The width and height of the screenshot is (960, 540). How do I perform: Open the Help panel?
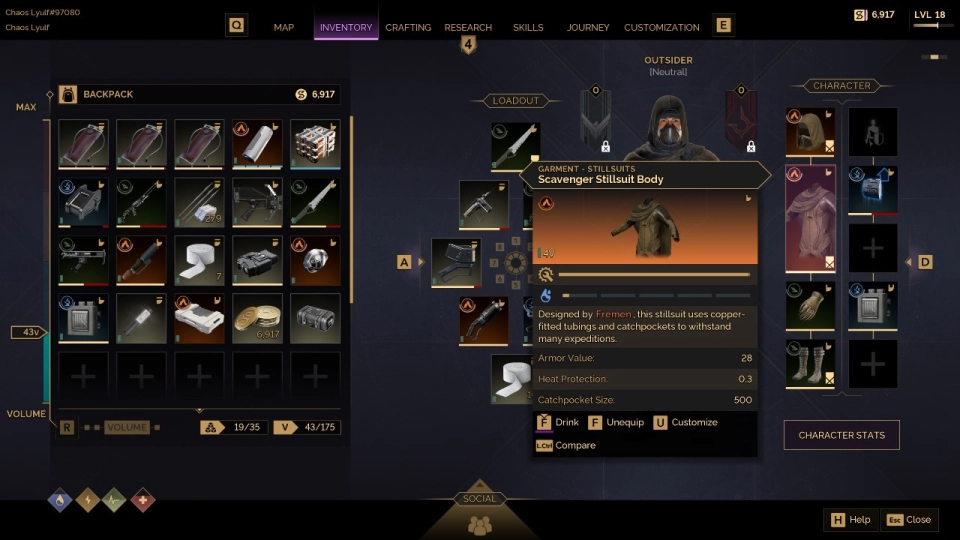click(x=849, y=520)
